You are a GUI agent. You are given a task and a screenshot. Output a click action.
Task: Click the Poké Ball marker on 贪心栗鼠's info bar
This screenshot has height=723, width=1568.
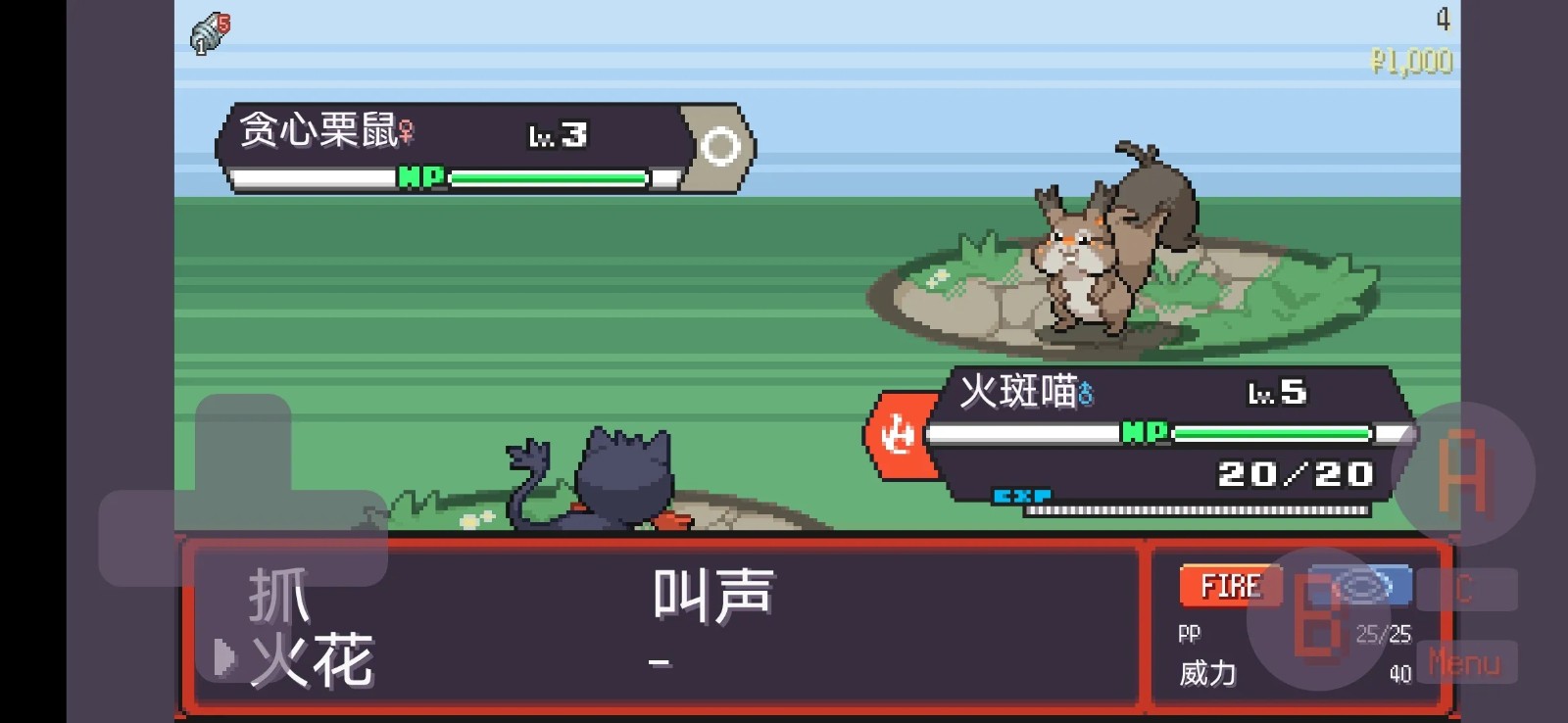click(722, 145)
